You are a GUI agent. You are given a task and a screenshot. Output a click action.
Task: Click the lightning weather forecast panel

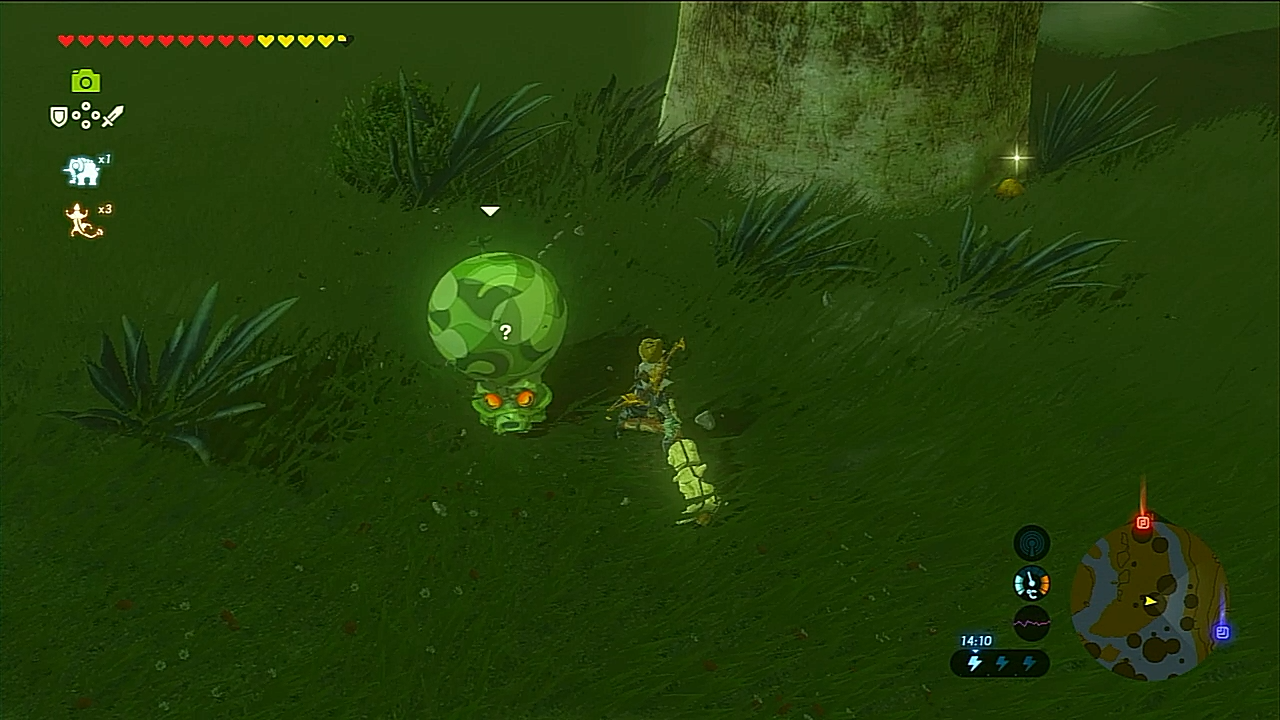point(1000,663)
